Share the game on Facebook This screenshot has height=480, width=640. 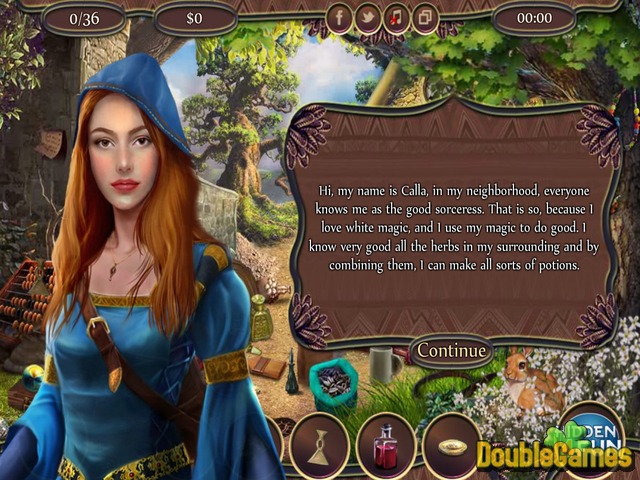coord(340,18)
